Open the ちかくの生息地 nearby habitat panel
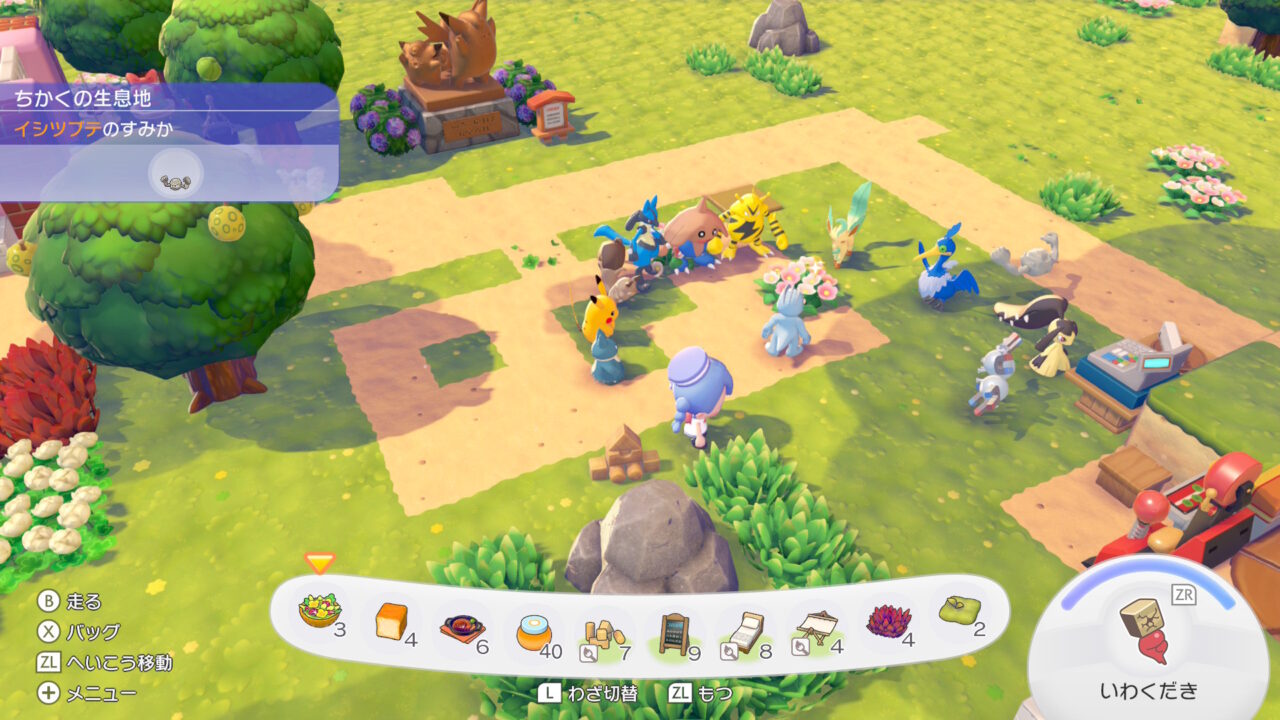The height and width of the screenshot is (720, 1280). tap(168, 98)
